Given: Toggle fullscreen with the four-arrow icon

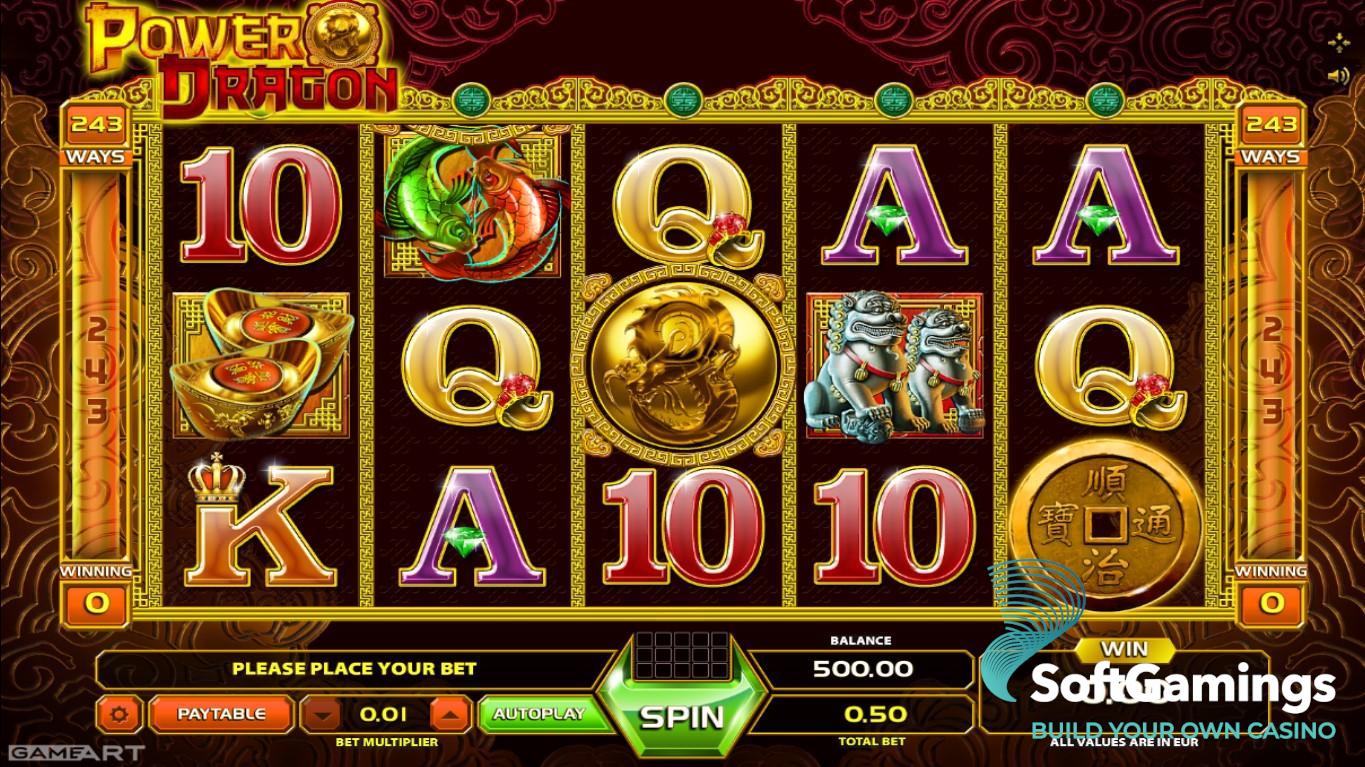Looking at the screenshot, I should [1337, 42].
